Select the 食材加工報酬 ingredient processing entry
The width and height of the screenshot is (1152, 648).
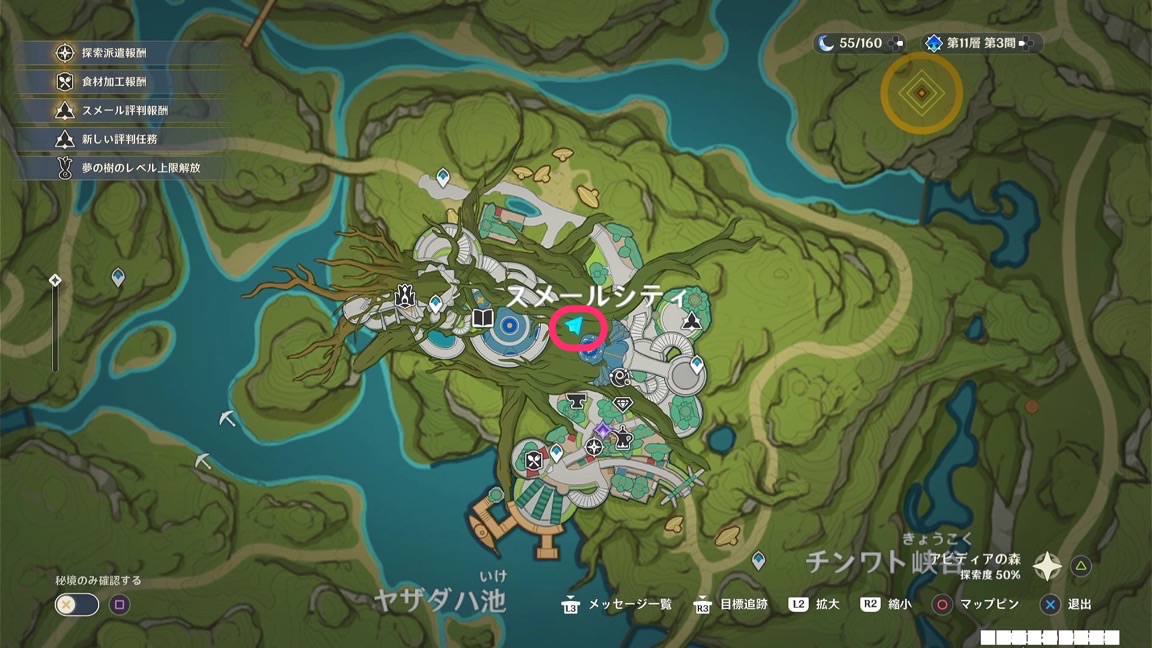tap(115, 82)
